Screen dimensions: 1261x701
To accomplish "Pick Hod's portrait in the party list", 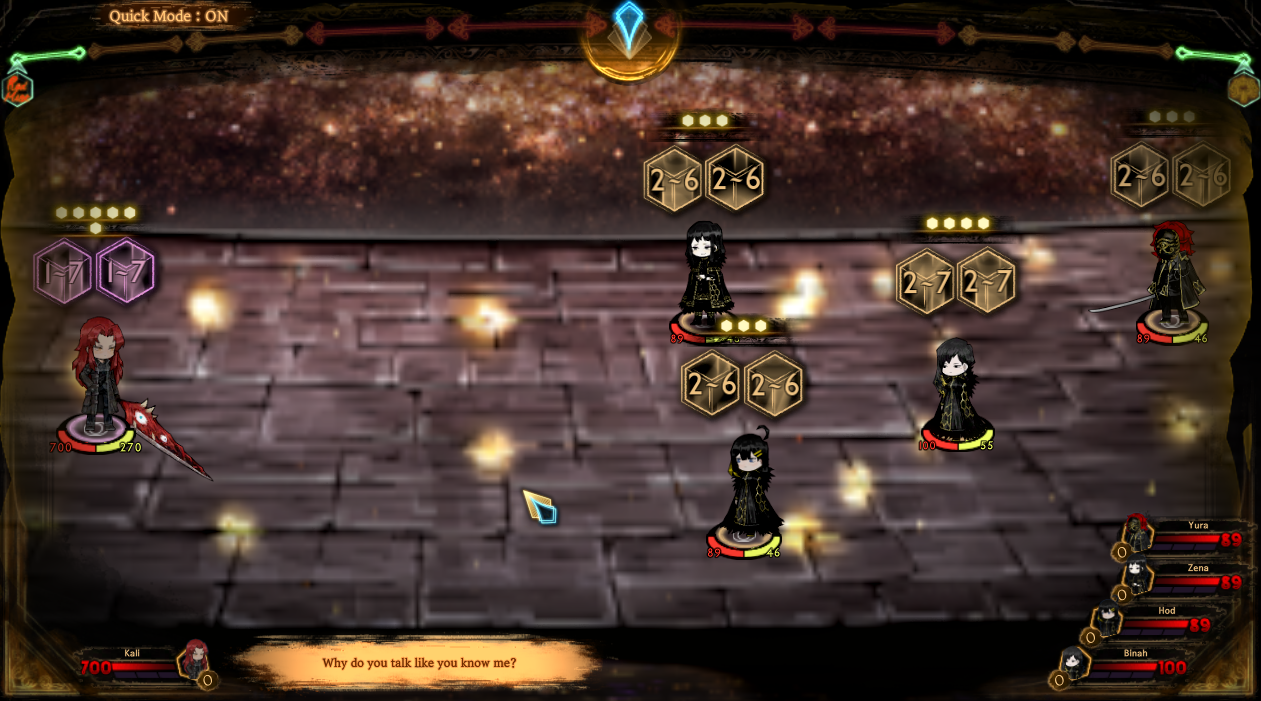I will click(x=1107, y=619).
